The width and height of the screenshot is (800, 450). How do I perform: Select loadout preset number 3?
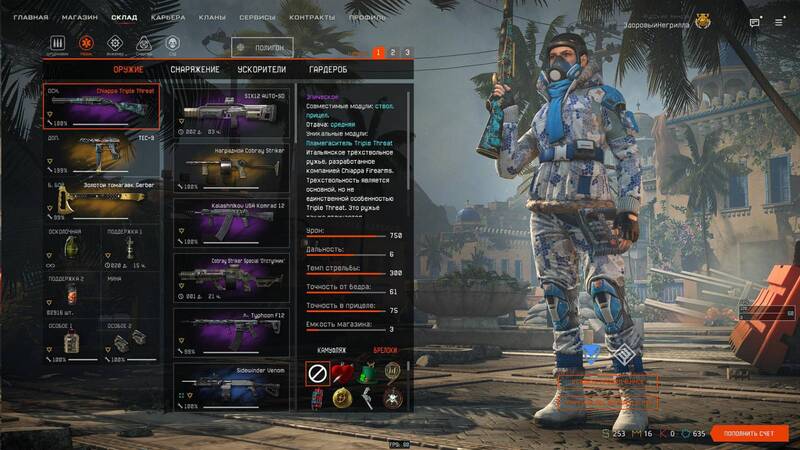407,52
